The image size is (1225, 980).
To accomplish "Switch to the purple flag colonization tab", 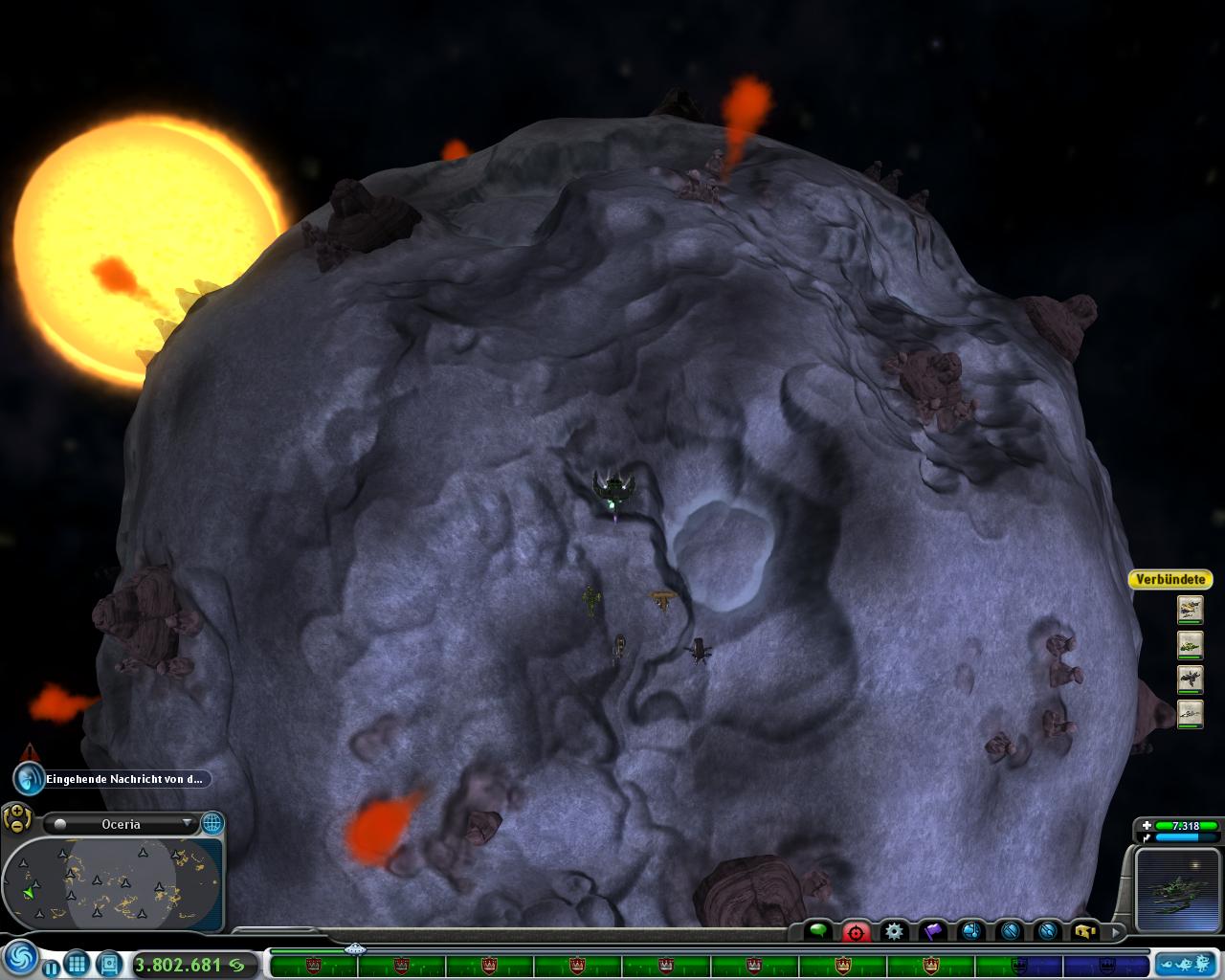I will (x=932, y=930).
